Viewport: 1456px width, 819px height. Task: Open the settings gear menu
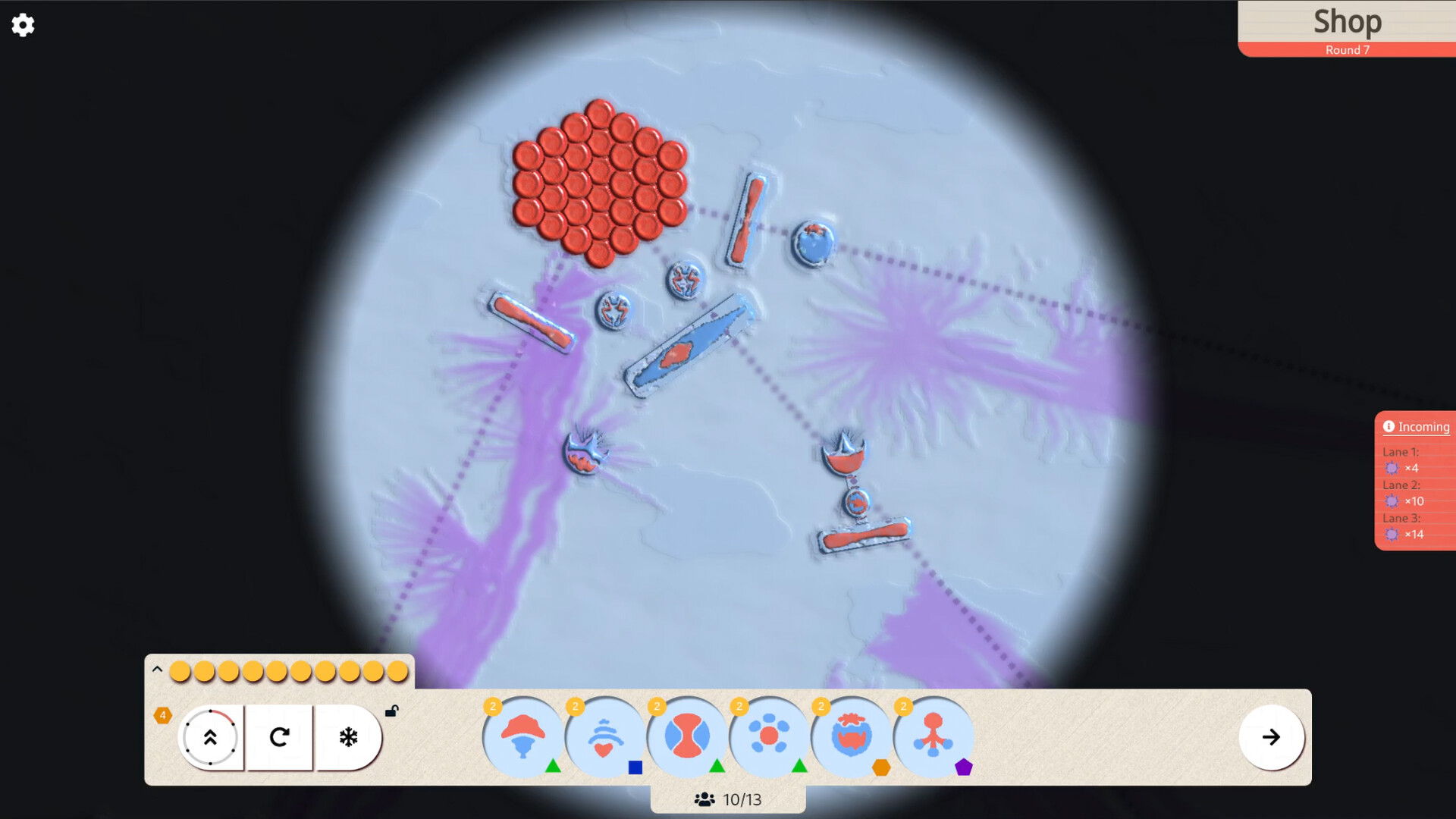tap(24, 25)
